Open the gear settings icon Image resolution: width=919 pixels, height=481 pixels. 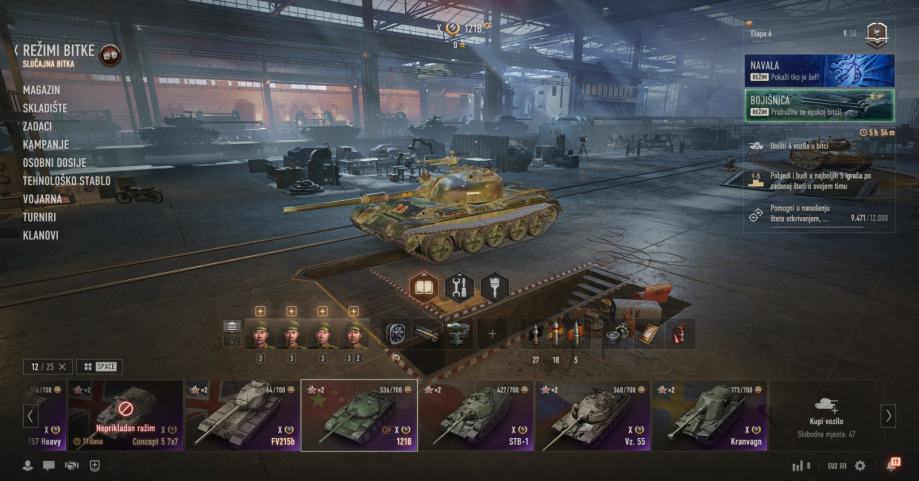pyautogui.click(x=859, y=465)
